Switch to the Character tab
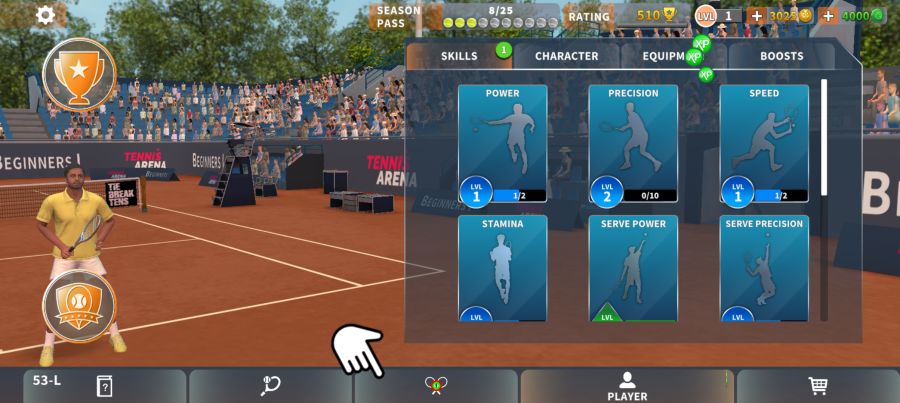 click(566, 56)
